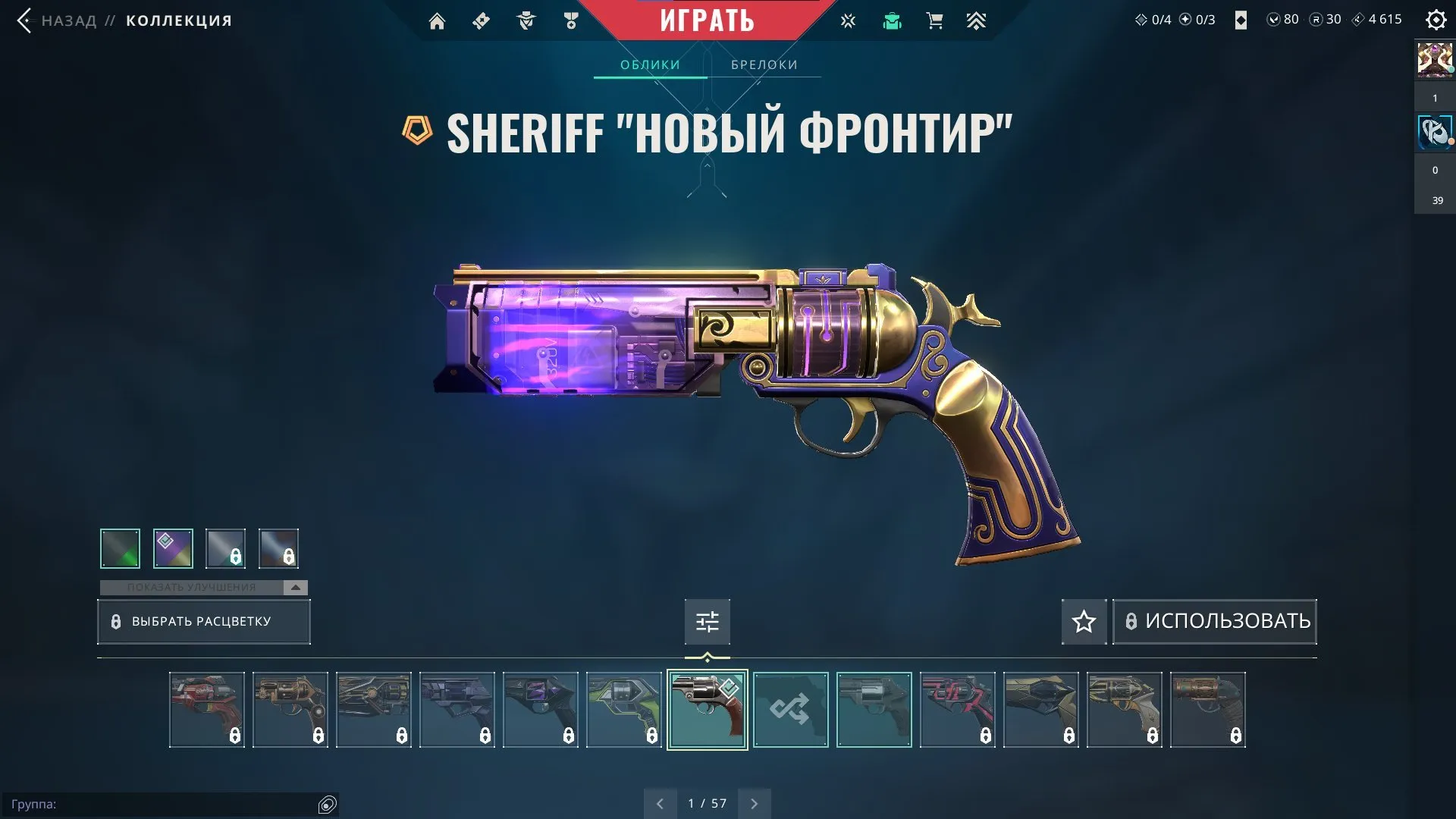Open skin upgrade options via sliders icon
This screenshot has width=1456, height=819.
[x=707, y=621]
